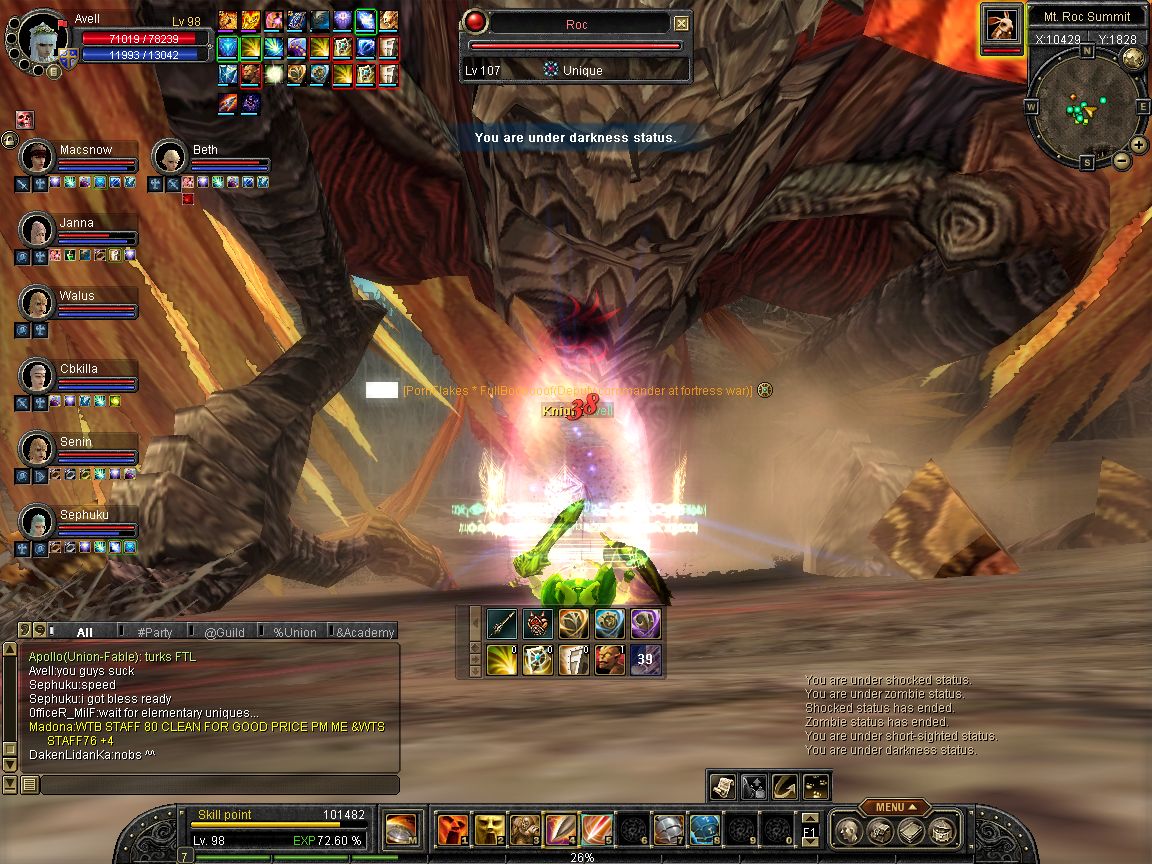Image resolution: width=1152 pixels, height=864 pixels.
Task: Open the world map globe icon
Action: tap(1133, 58)
